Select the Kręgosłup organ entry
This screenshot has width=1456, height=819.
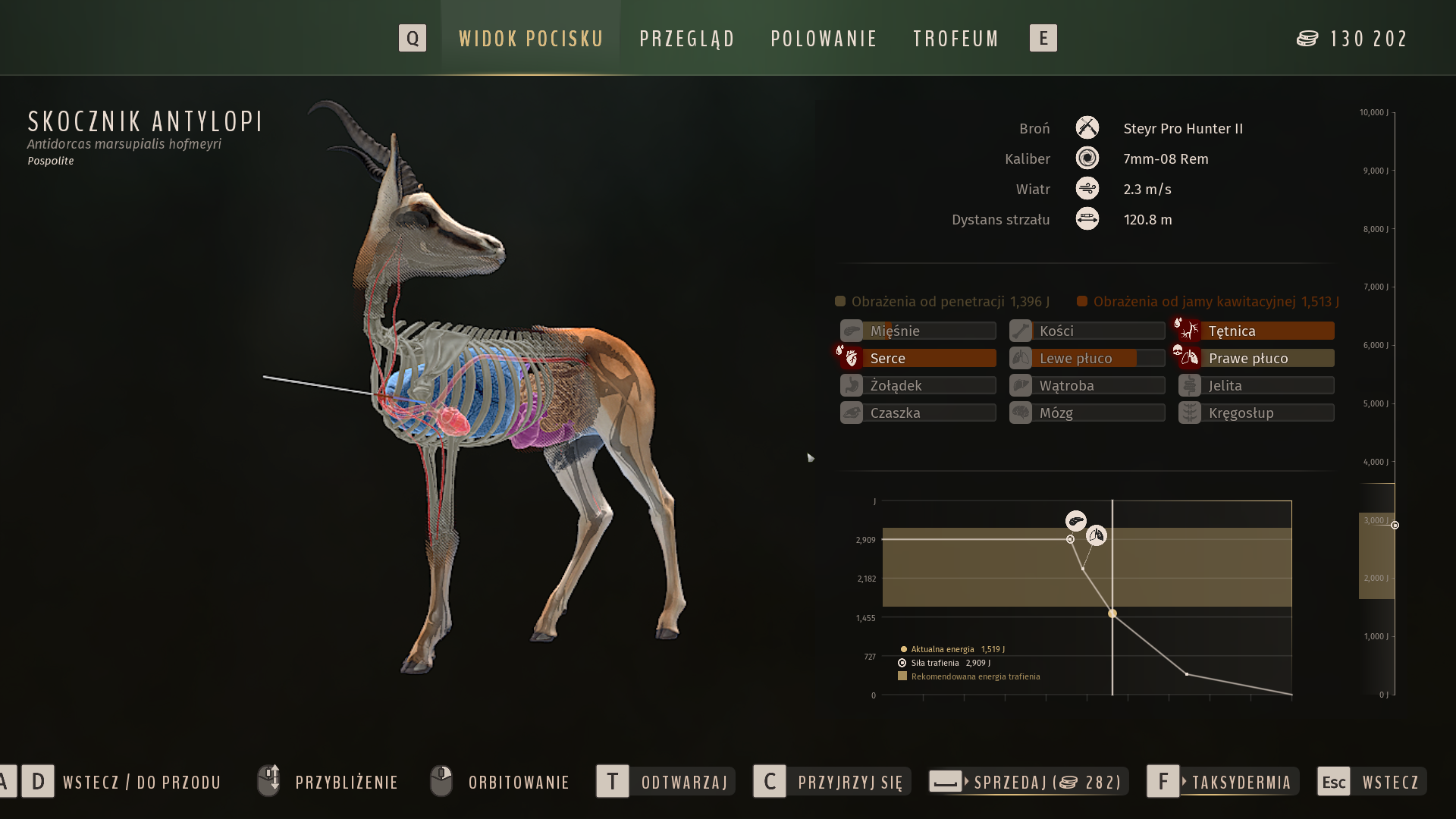pos(1257,413)
